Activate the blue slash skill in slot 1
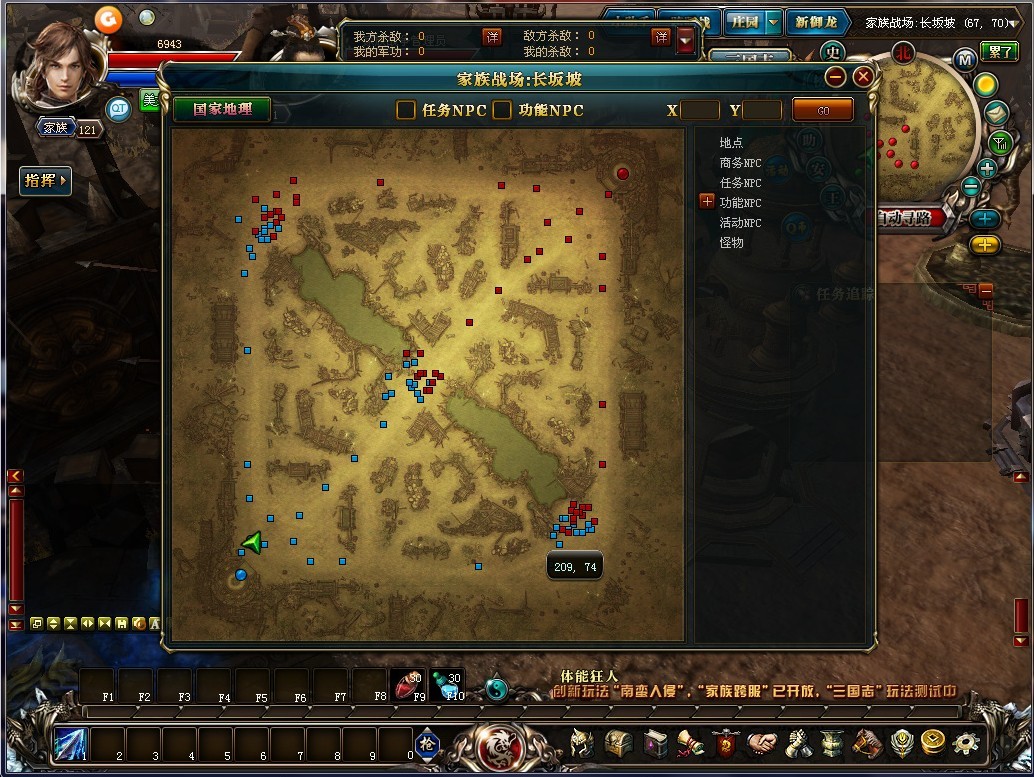The height and width of the screenshot is (777, 1034). coord(71,743)
